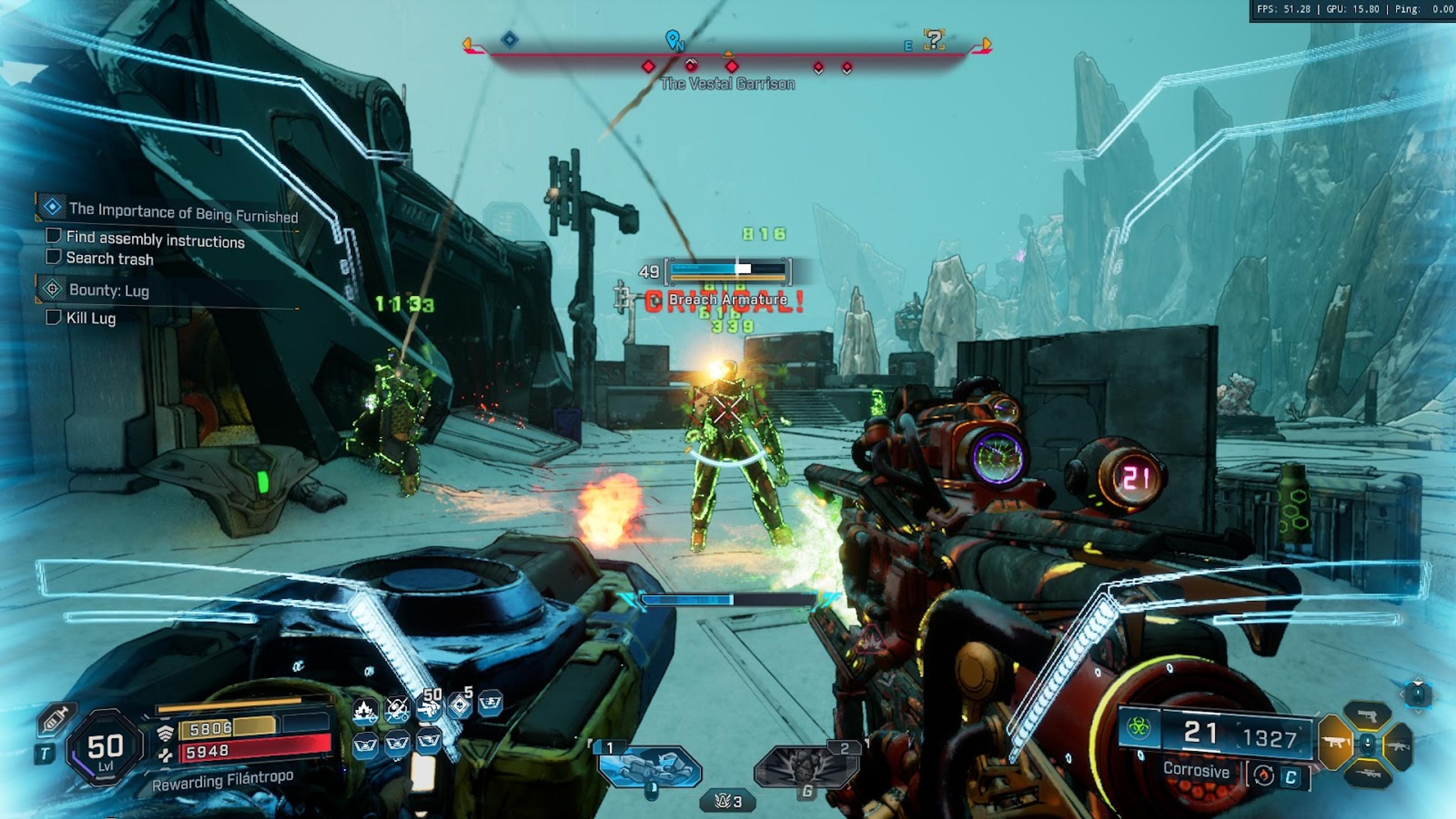1456x819 pixels.
Task: Click the blue waypoint pin on compass
Action: (672, 39)
